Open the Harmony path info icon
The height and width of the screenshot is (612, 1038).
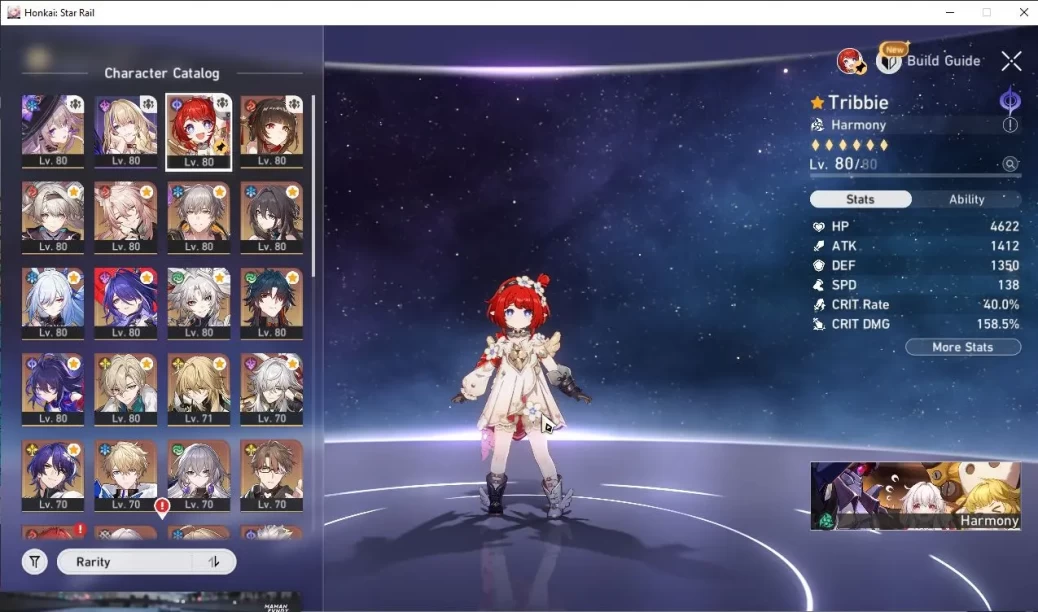1010,125
